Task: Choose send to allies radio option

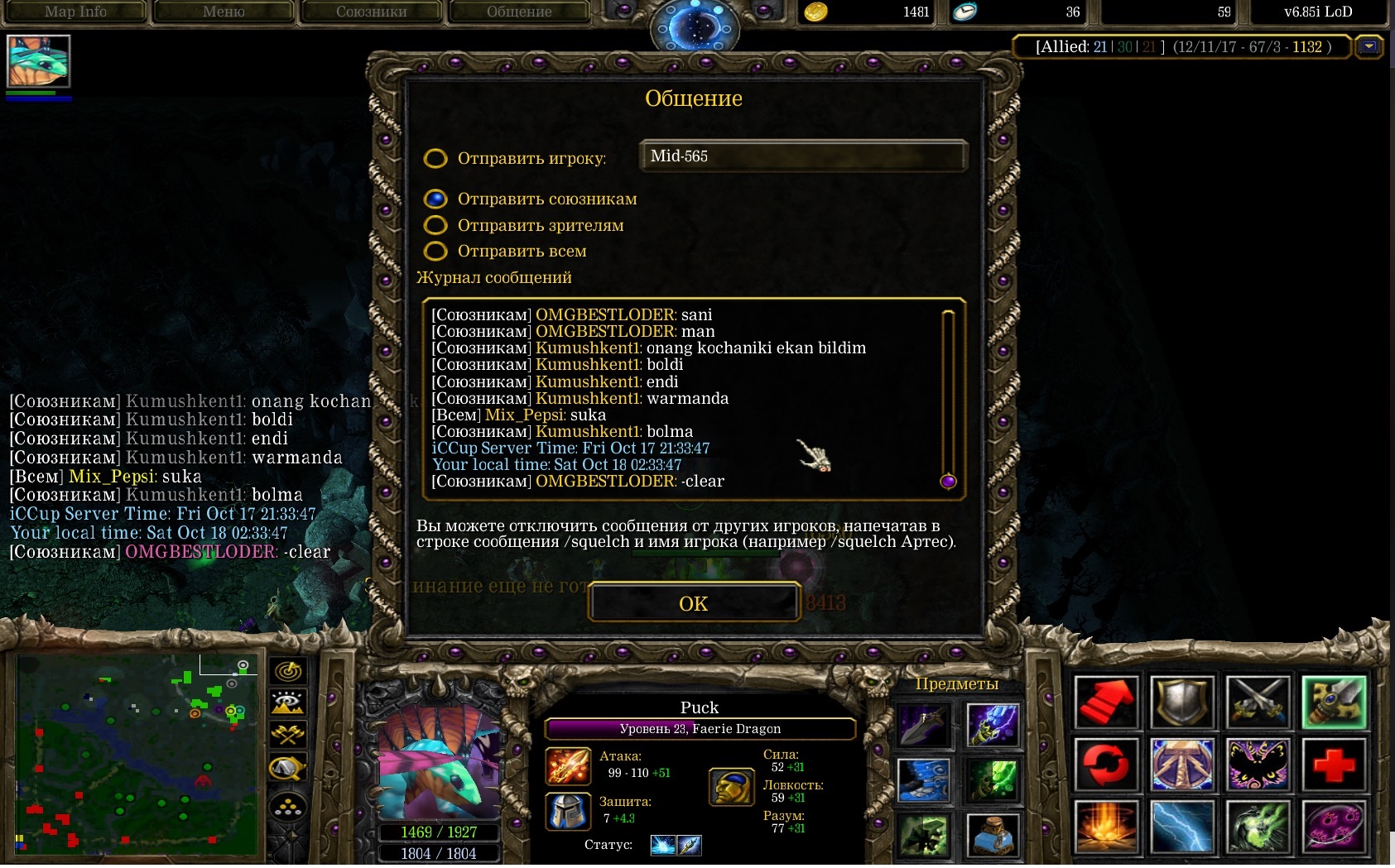Action: 435,199
